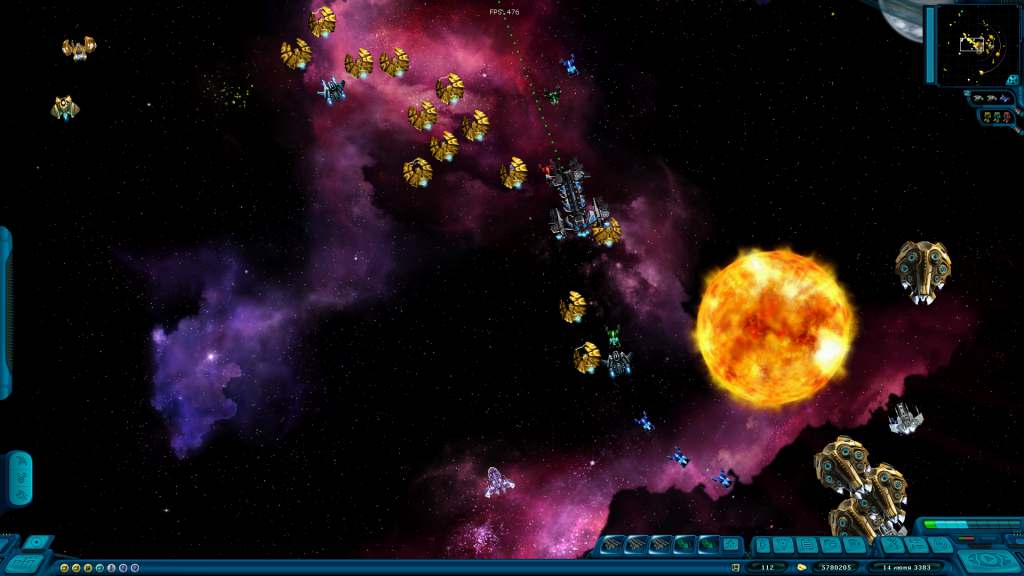Click the round button above bottom-left console
The image size is (1024, 576).
[x=37, y=542]
